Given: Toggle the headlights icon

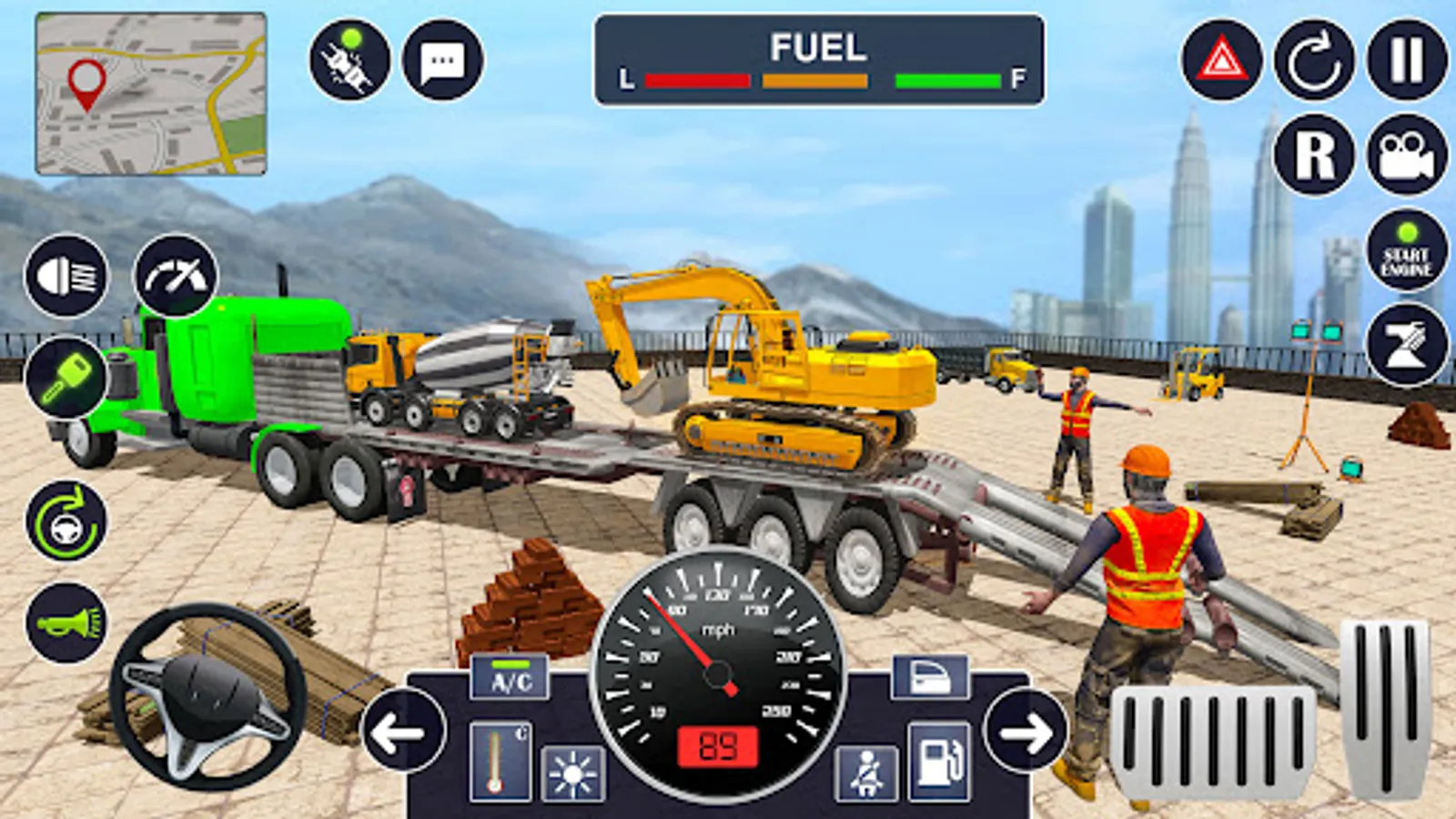Looking at the screenshot, I should click(x=66, y=276).
